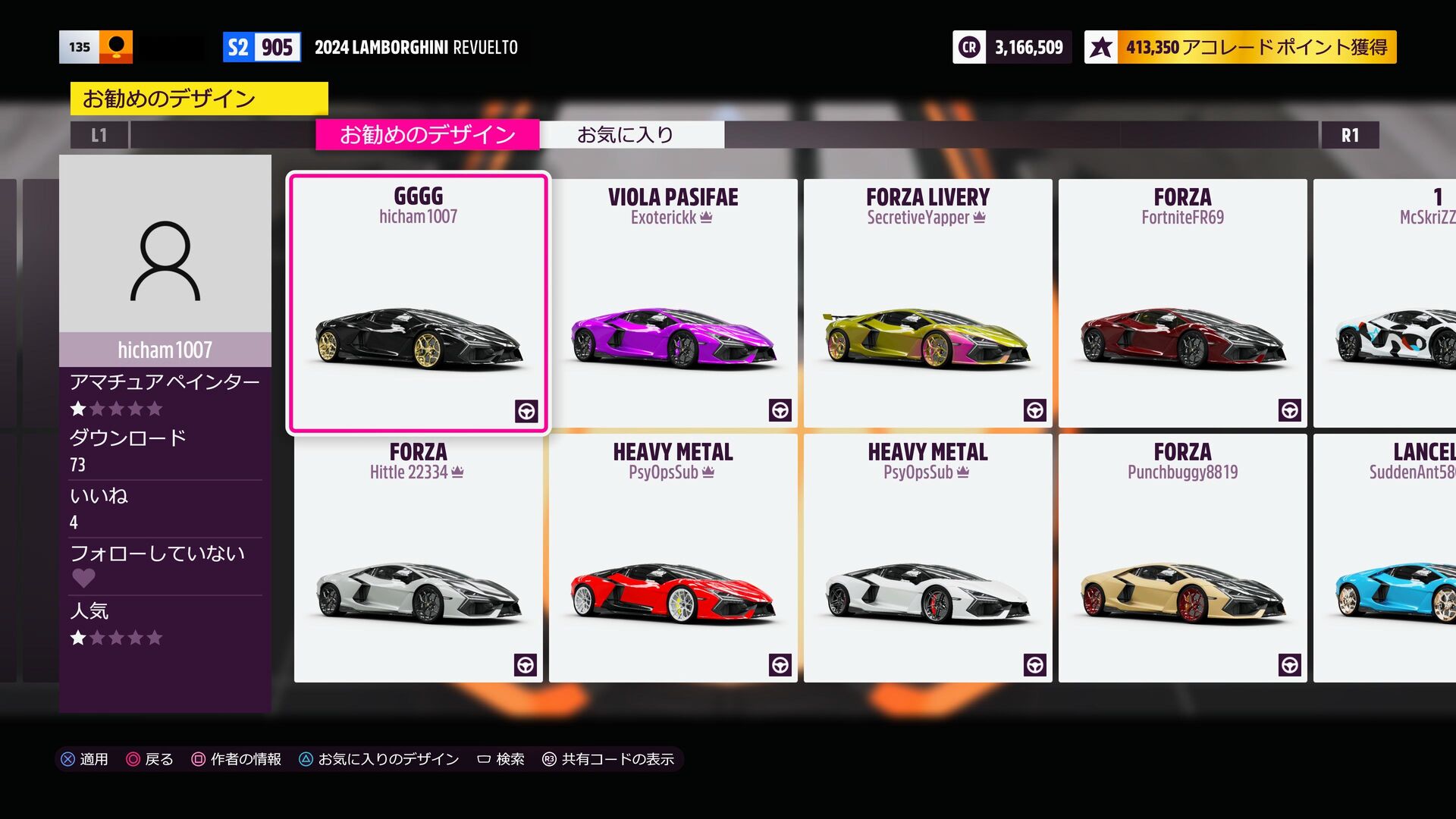Choose the dark red FORZA design by FortniteFR69

pos(1182,303)
